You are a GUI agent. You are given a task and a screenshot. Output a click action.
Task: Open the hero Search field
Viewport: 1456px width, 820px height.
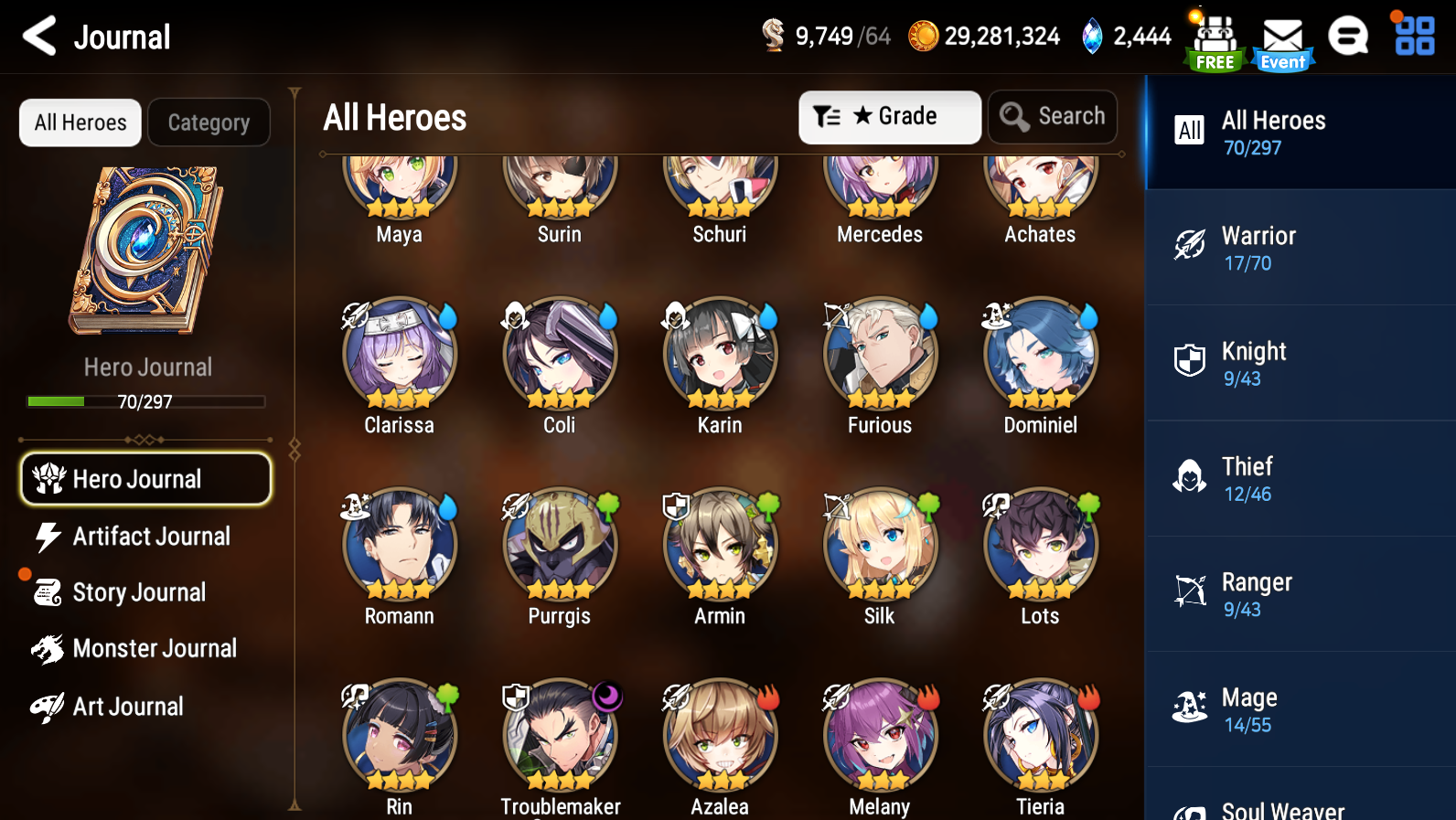pyautogui.click(x=1053, y=117)
